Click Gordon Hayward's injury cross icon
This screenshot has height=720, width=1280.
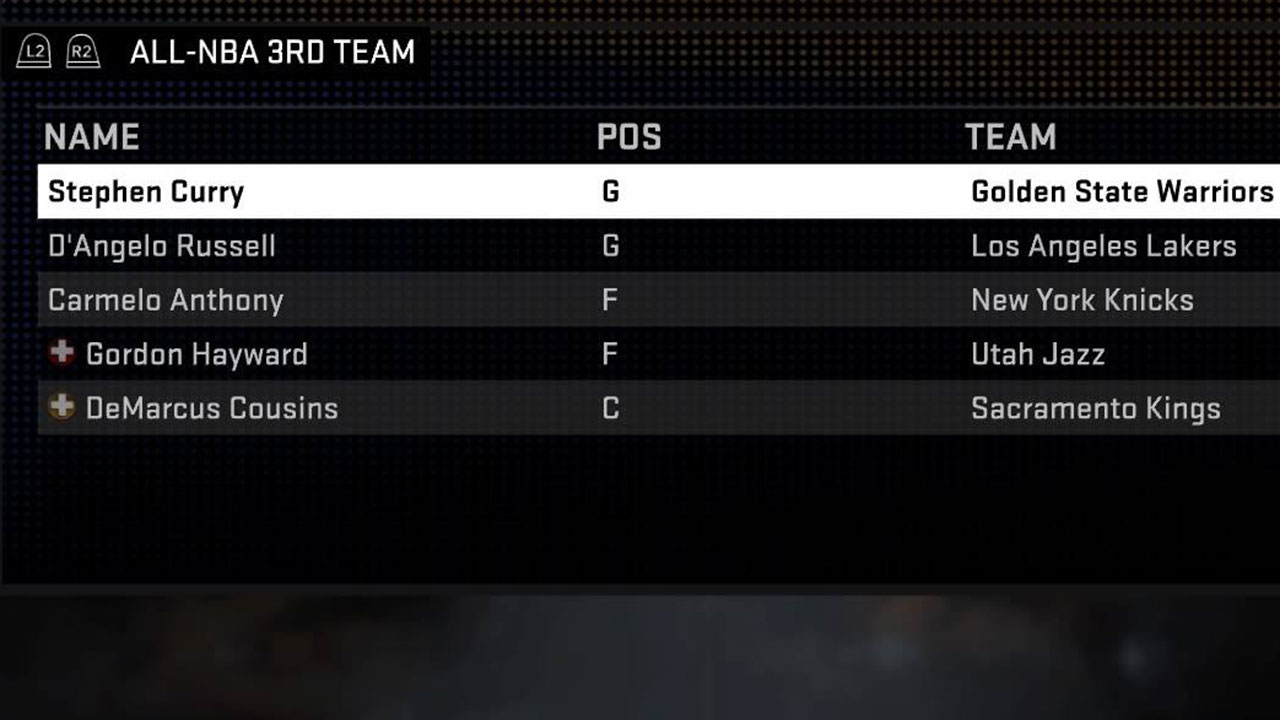(60, 354)
